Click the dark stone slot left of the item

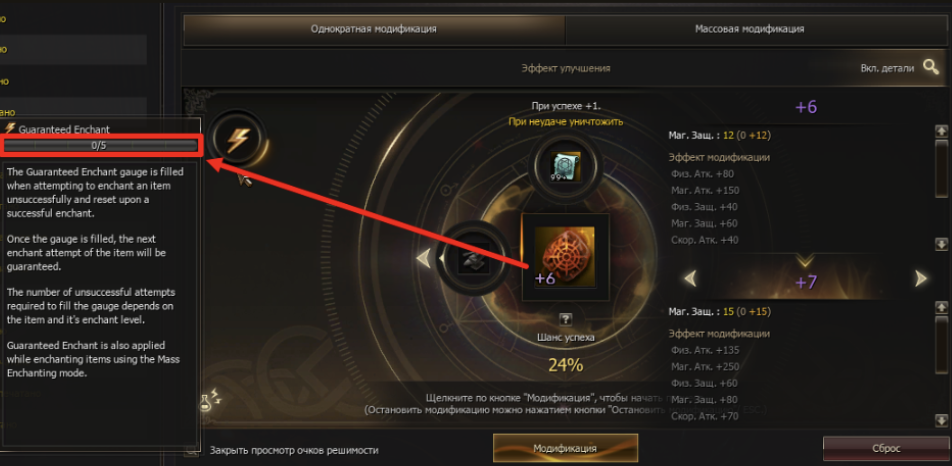472,257
